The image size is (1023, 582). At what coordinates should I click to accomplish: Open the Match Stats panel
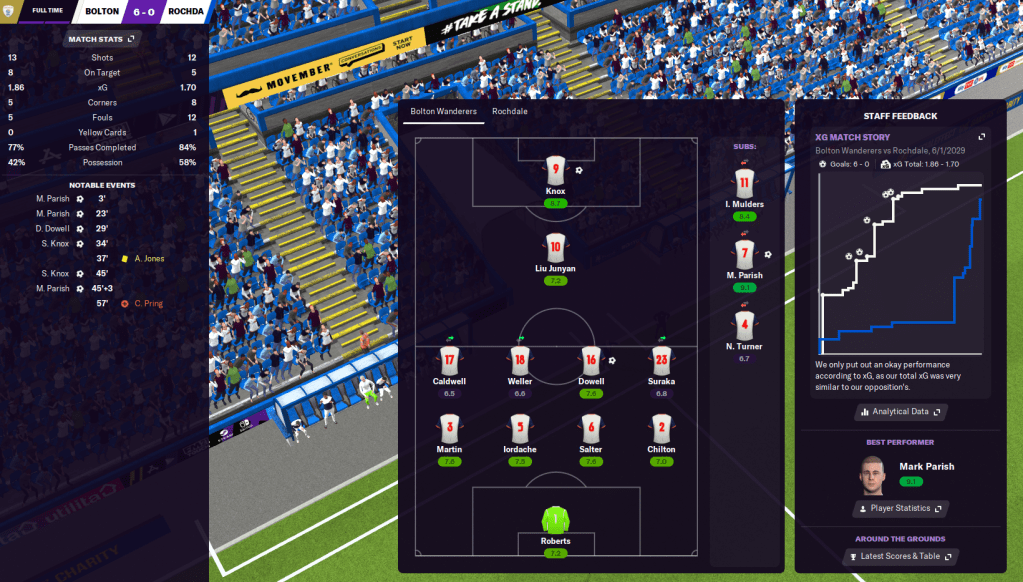pos(103,39)
